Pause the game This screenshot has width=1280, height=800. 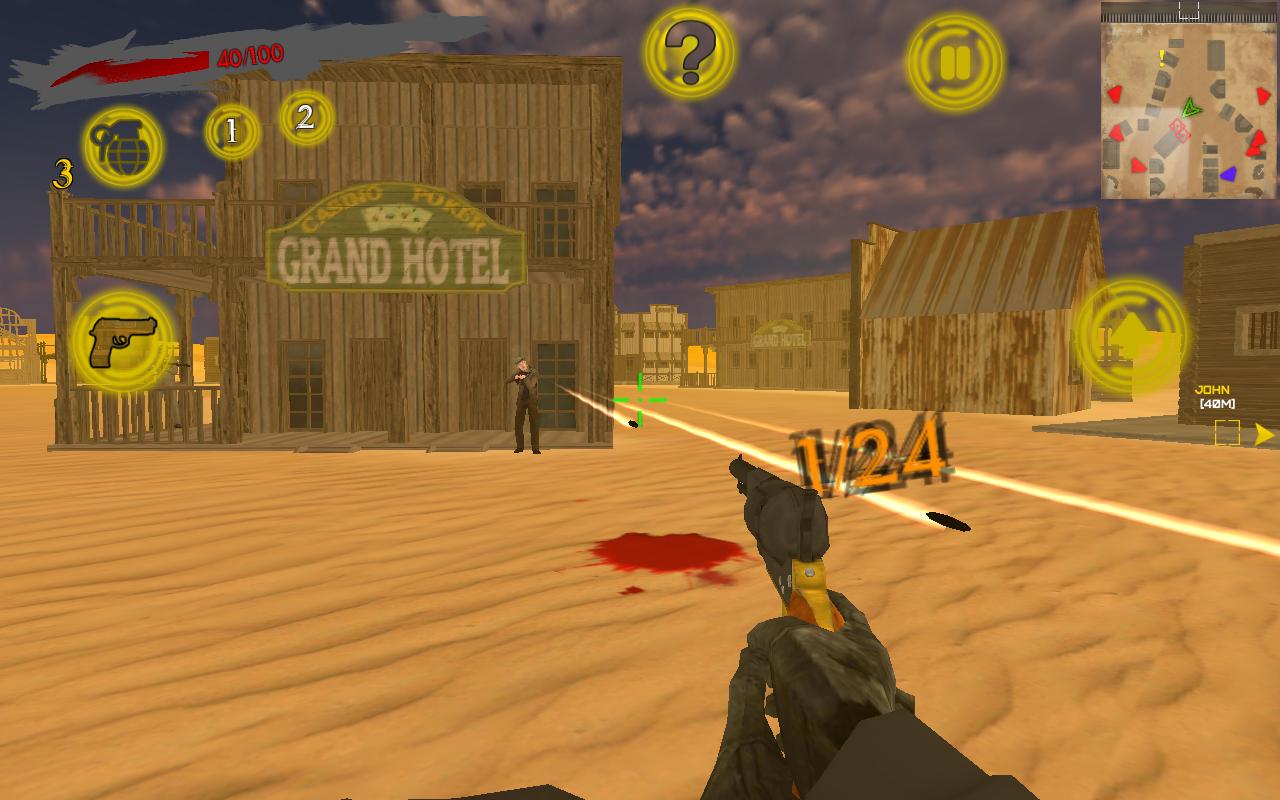pos(955,62)
